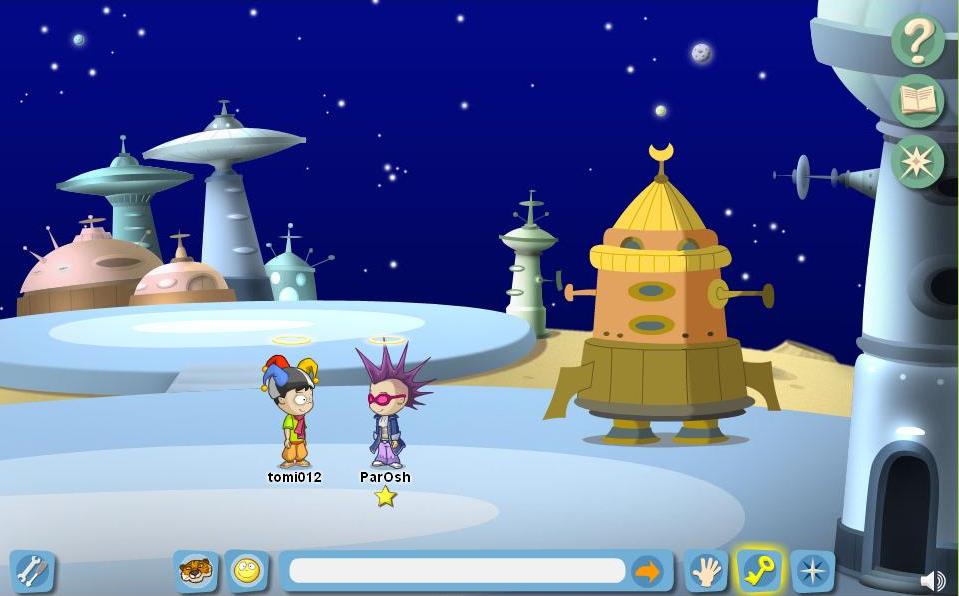The image size is (959, 596).
Task: Open the tiger face menu
Action: click(195, 571)
